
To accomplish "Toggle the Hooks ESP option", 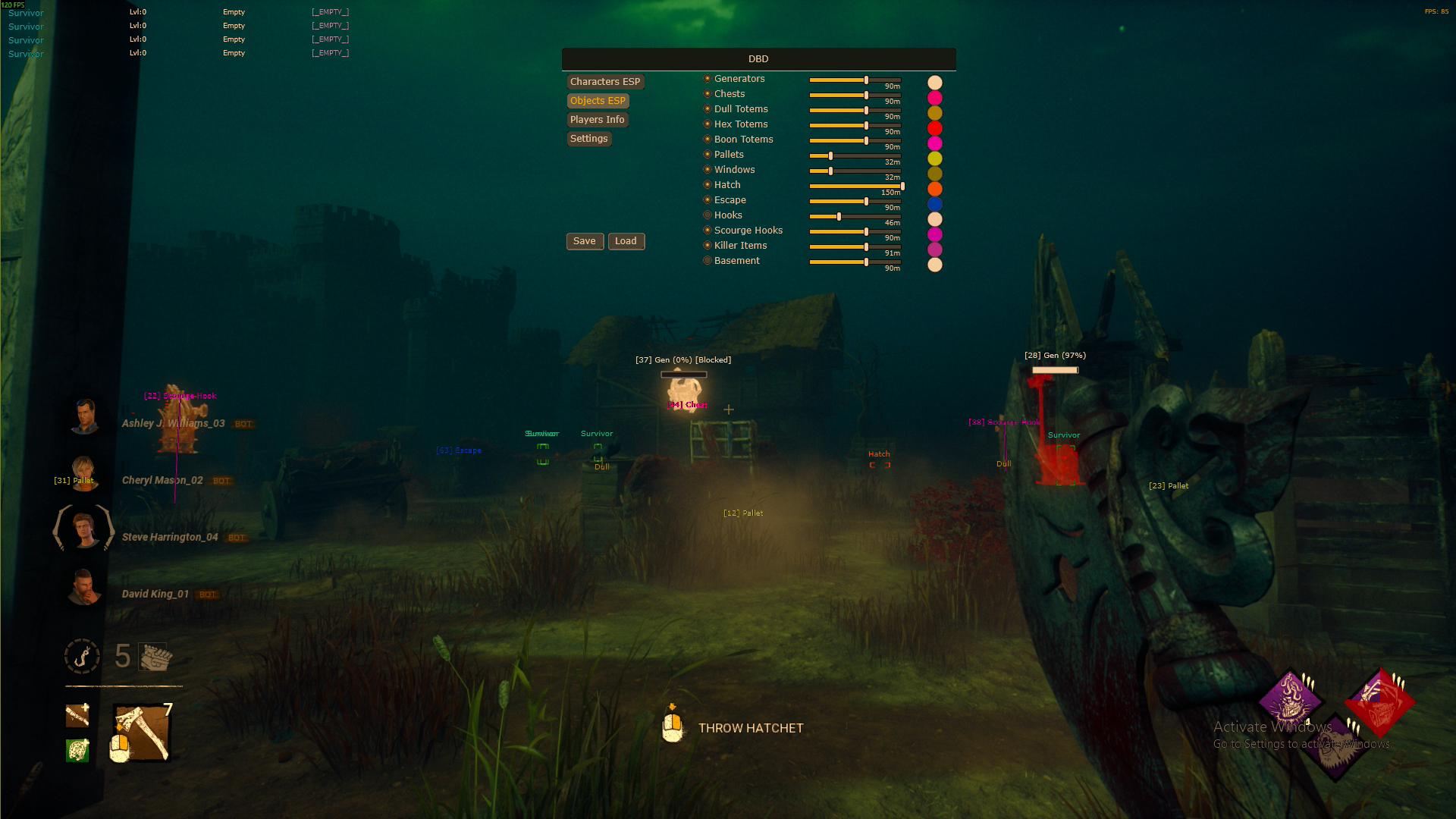I will tap(708, 215).
